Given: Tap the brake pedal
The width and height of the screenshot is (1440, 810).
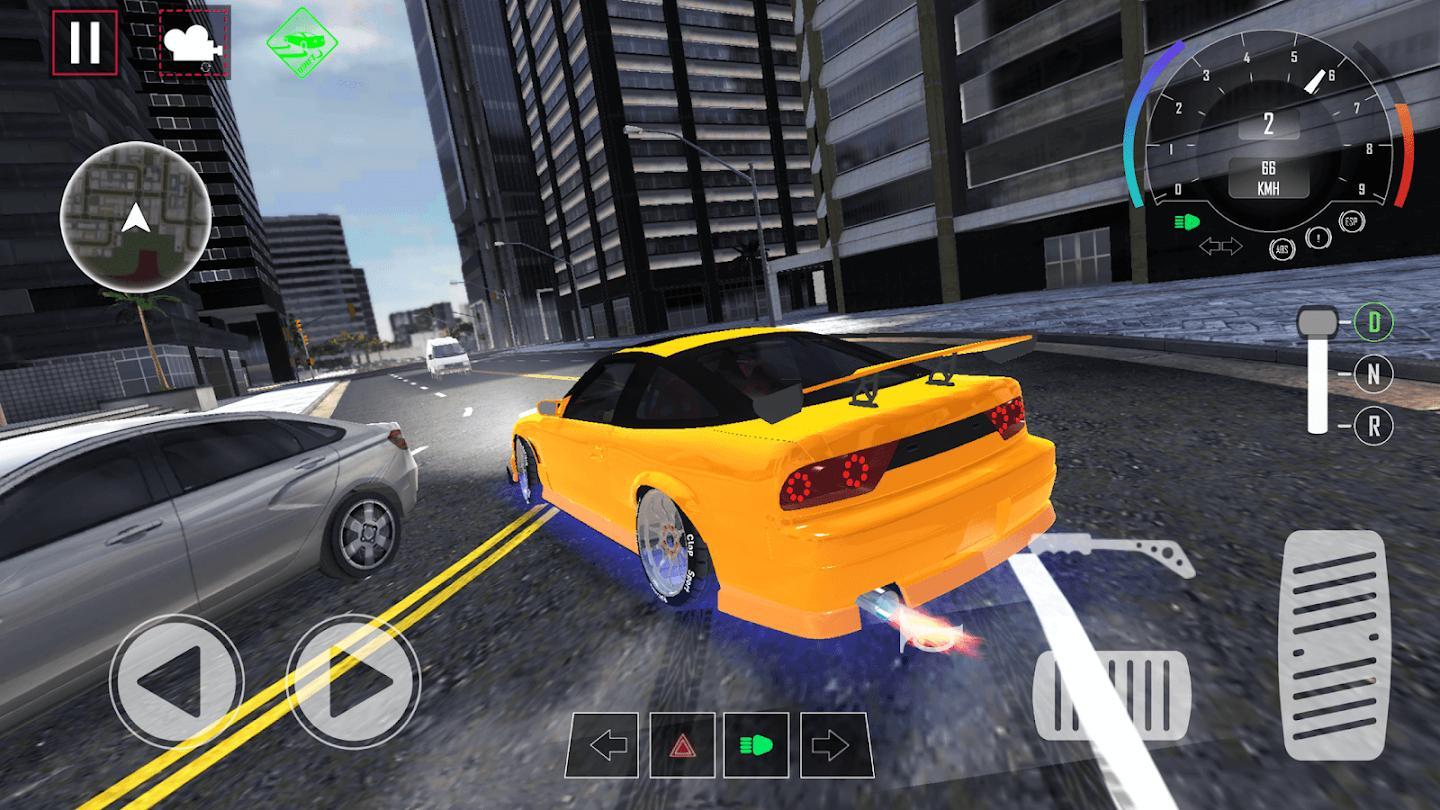Looking at the screenshot, I should (1110, 693).
